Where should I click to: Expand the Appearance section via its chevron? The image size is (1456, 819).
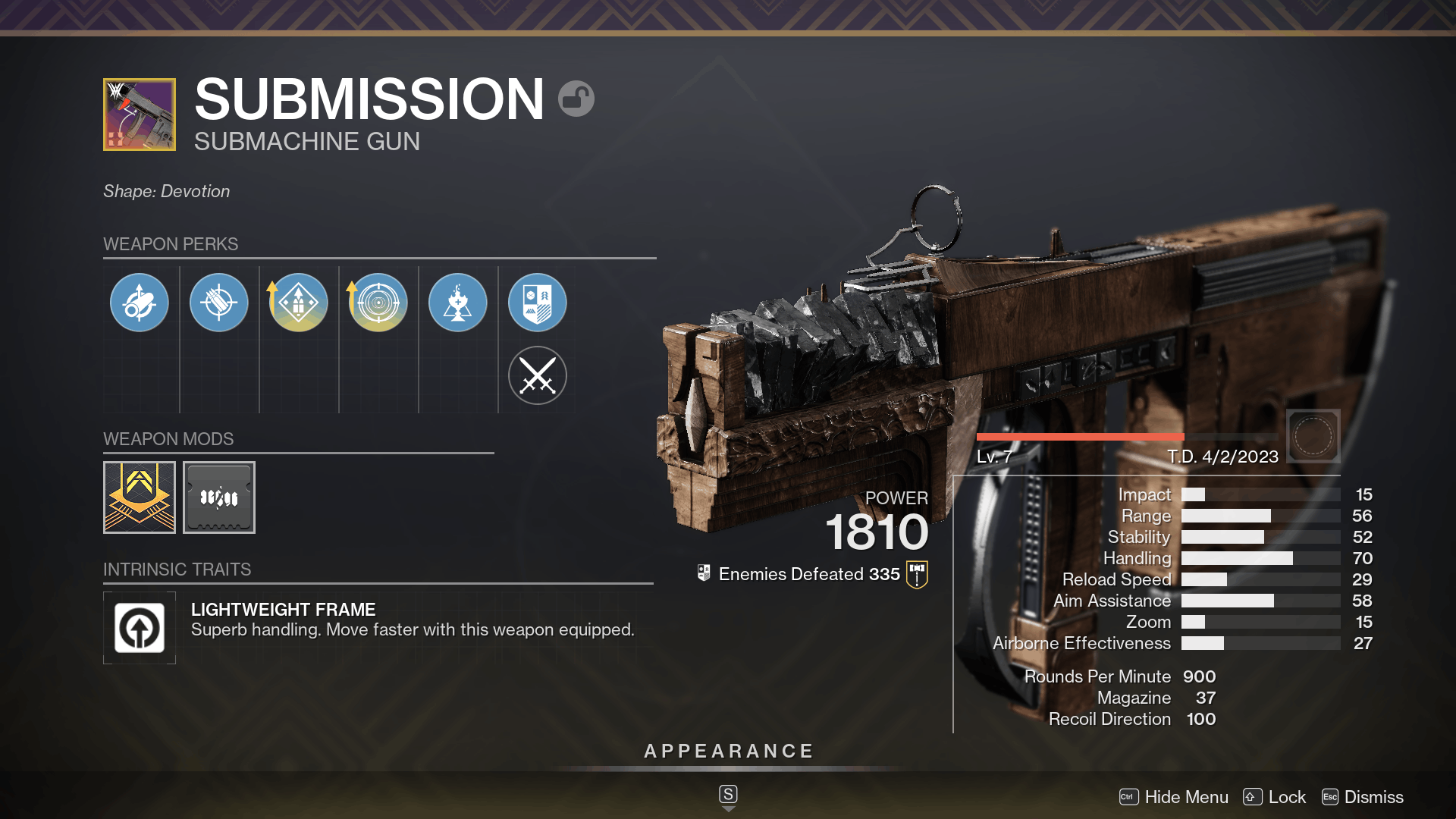click(728, 807)
